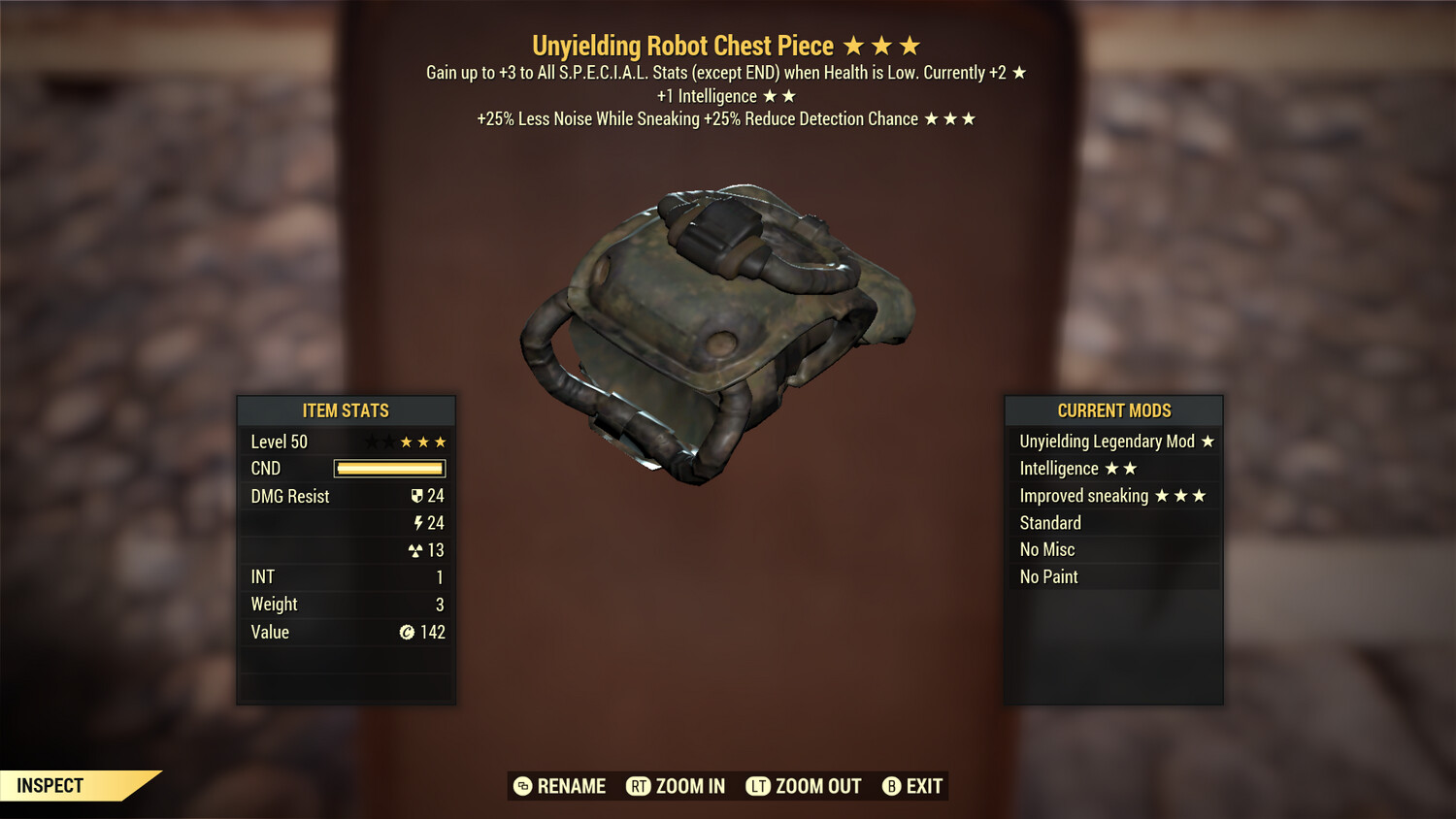
Task: Click the lightning energy resistance icon
Action: click(417, 522)
